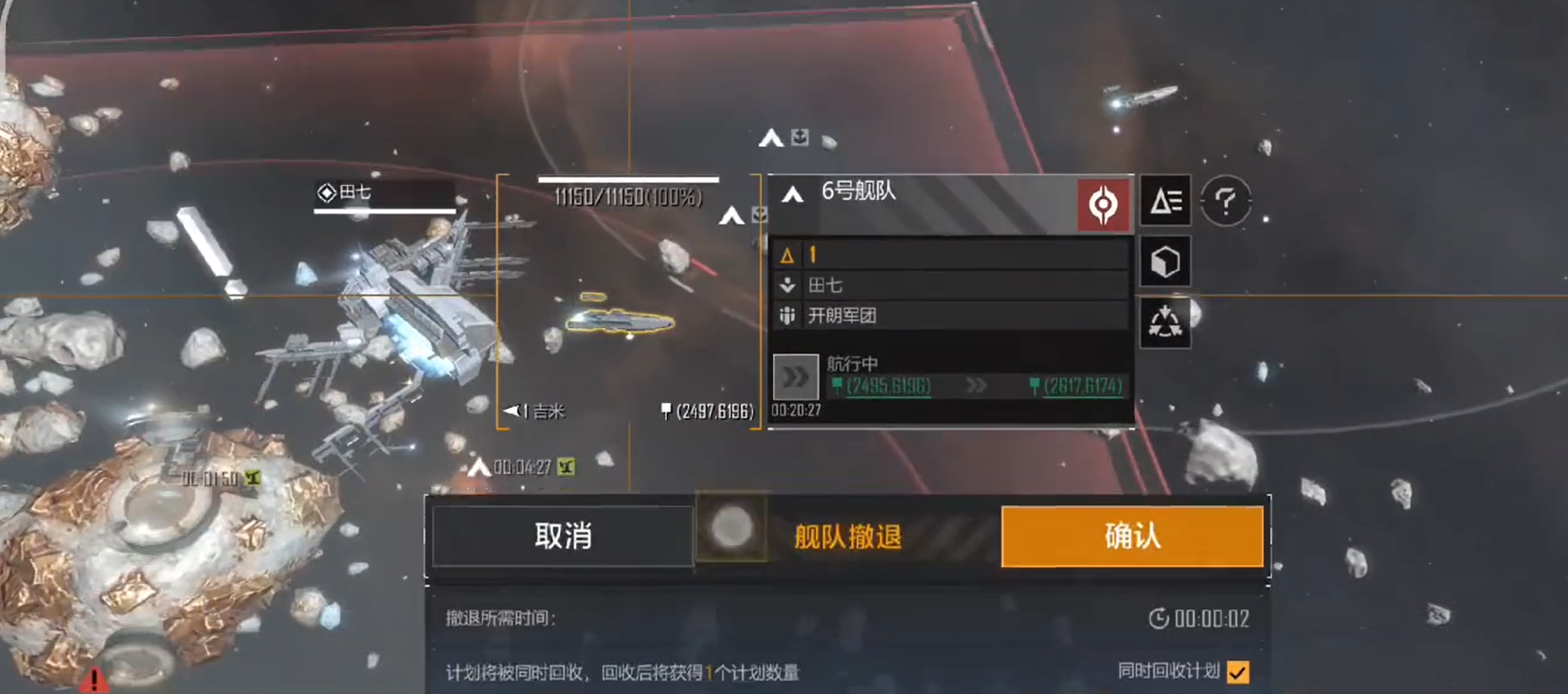Screen dimensions: 1568x694
Task: Click the 11150/11150 health bar
Action: click(627, 179)
